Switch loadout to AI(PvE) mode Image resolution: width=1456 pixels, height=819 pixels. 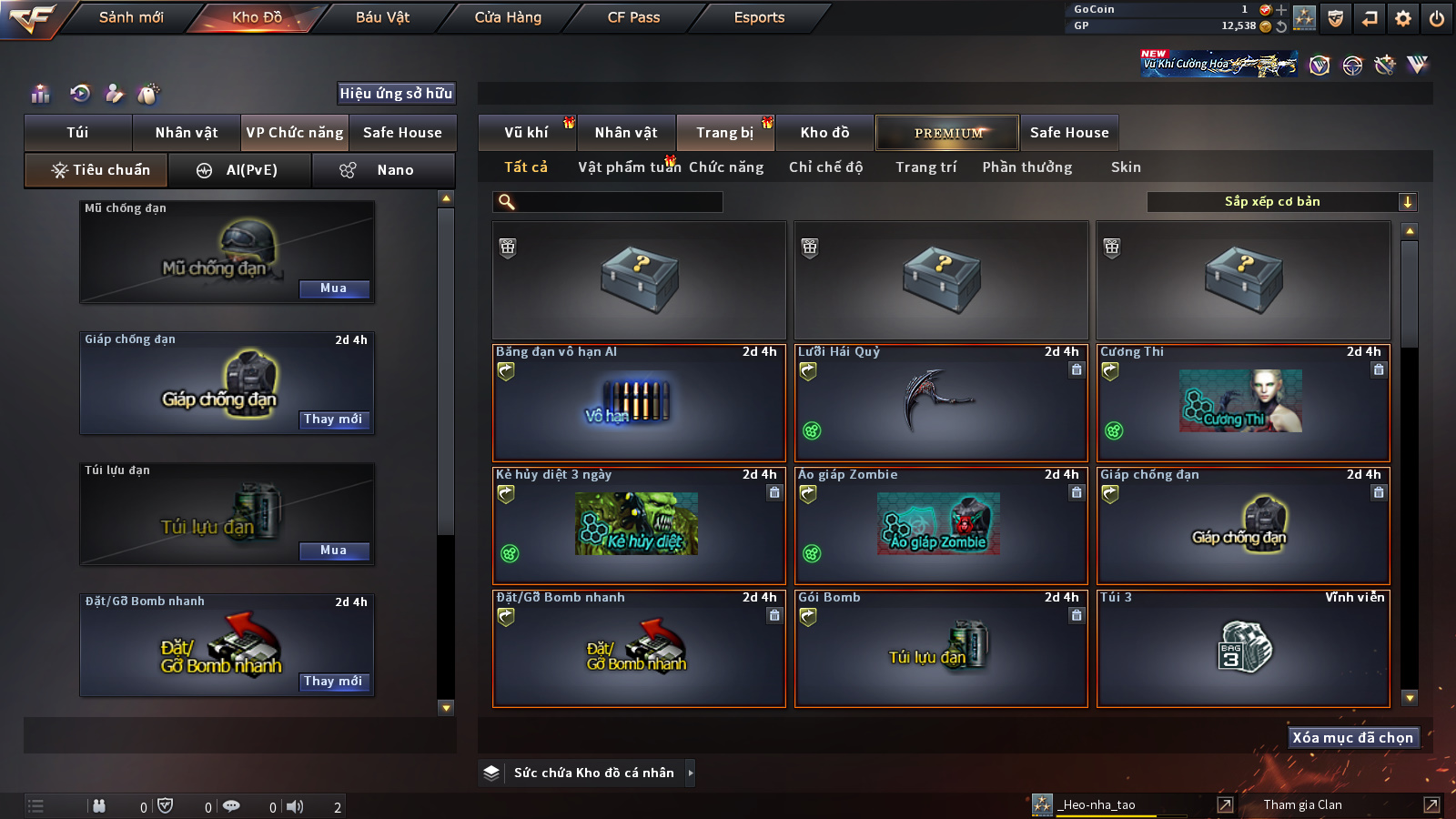coord(240,170)
